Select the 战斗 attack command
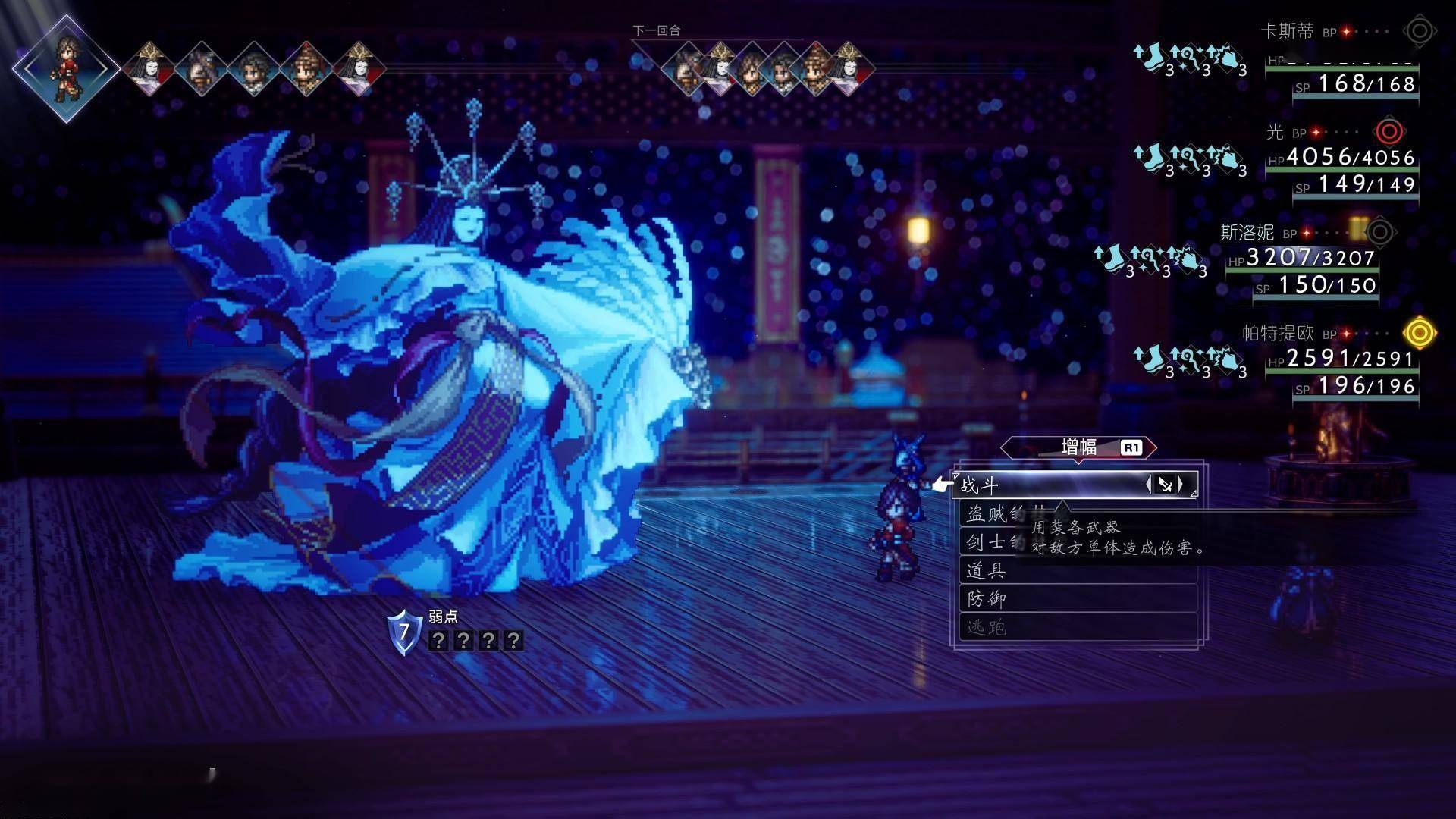 click(1046, 485)
